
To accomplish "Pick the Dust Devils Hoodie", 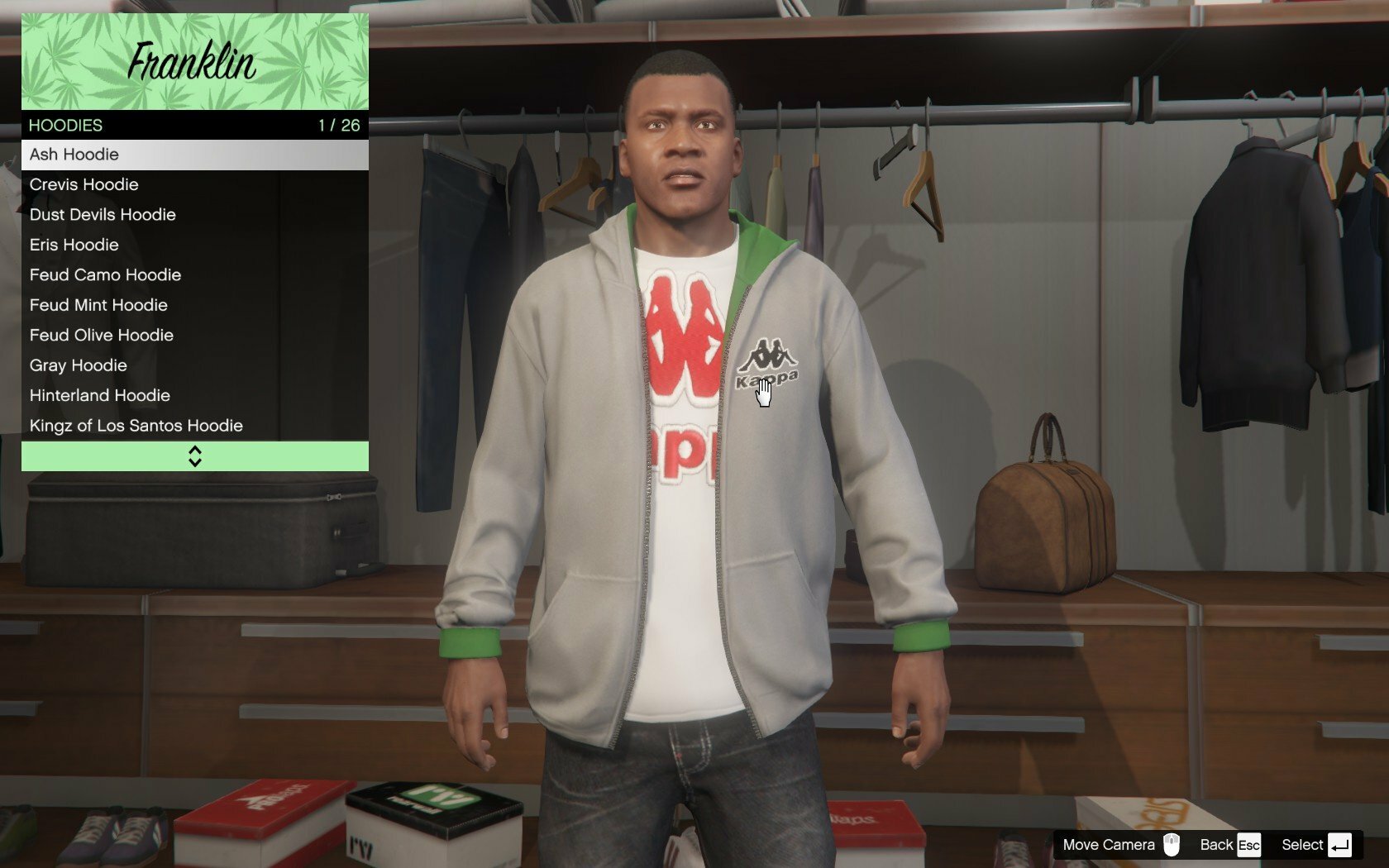I will click(x=194, y=215).
